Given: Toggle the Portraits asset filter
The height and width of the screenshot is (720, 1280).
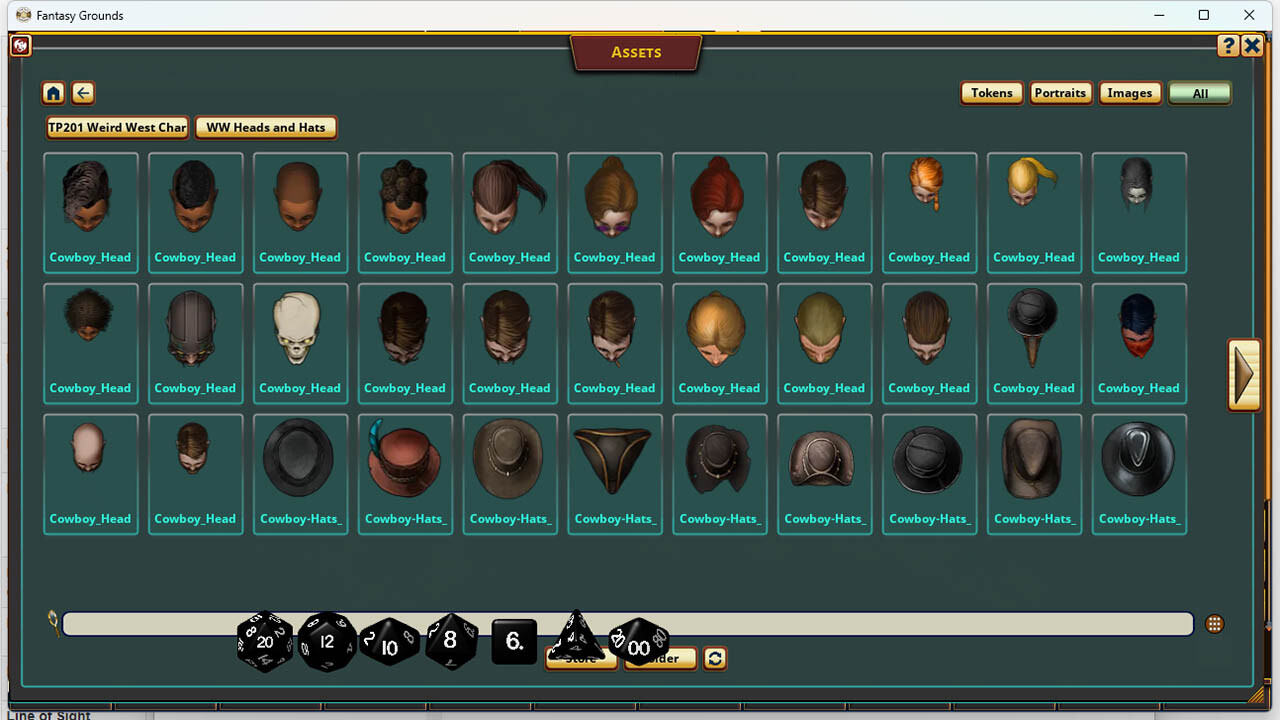Looking at the screenshot, I should pos(1060,92).
